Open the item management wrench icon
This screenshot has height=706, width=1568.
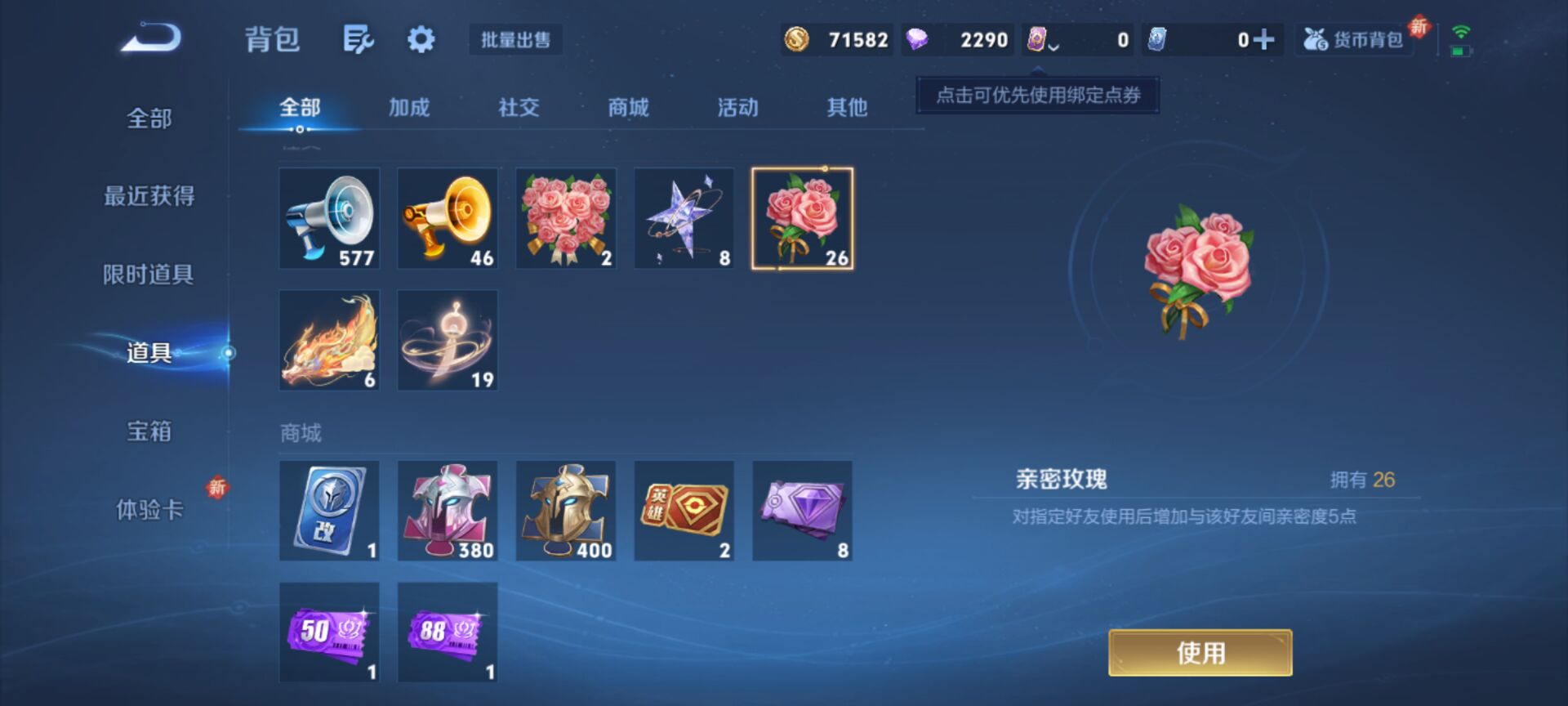tap(359, 38)
